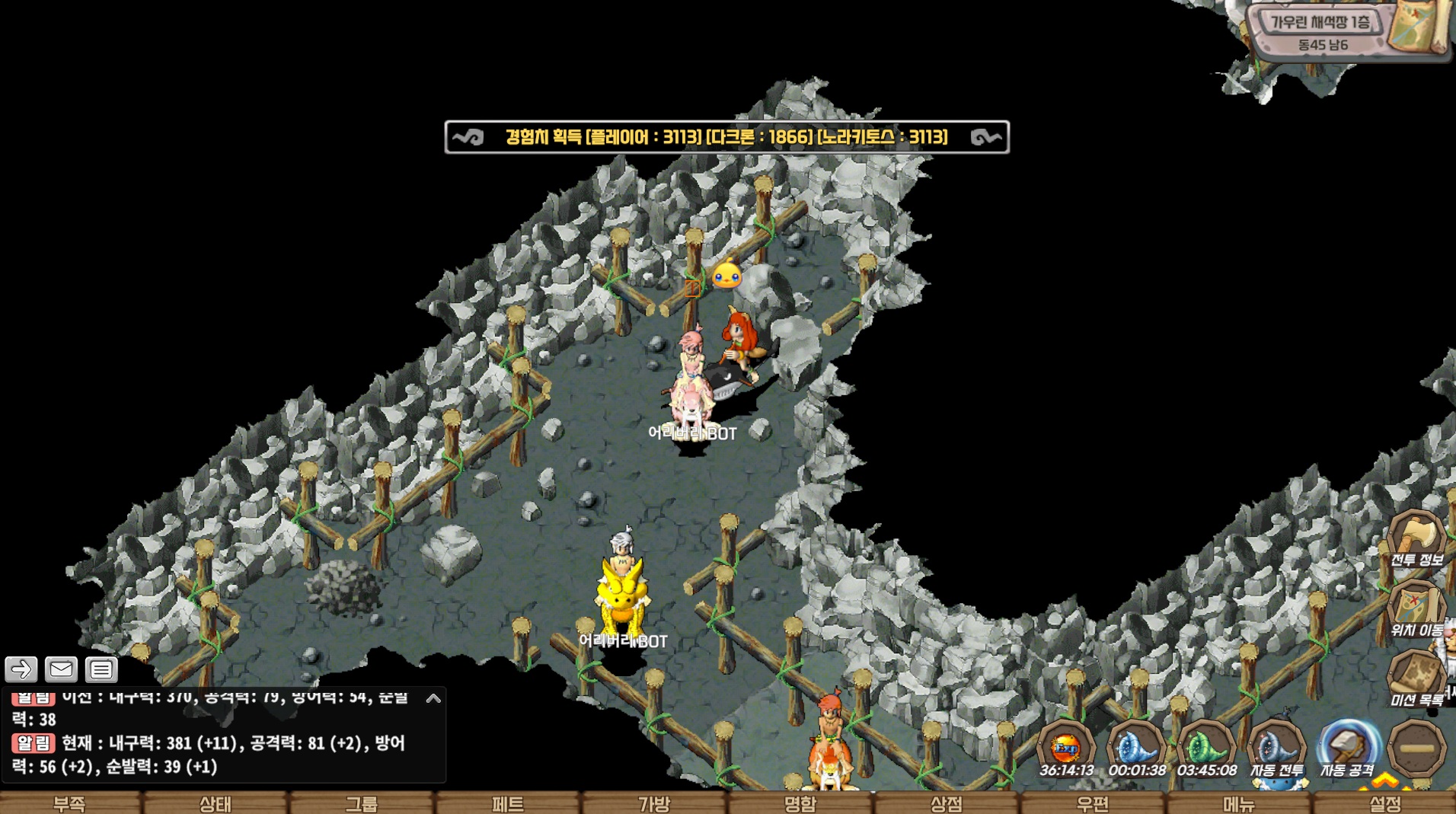The image size is (1456, 814).
Task: Open the 페트 (pet) menu
Action: click(x=508, y=803)
